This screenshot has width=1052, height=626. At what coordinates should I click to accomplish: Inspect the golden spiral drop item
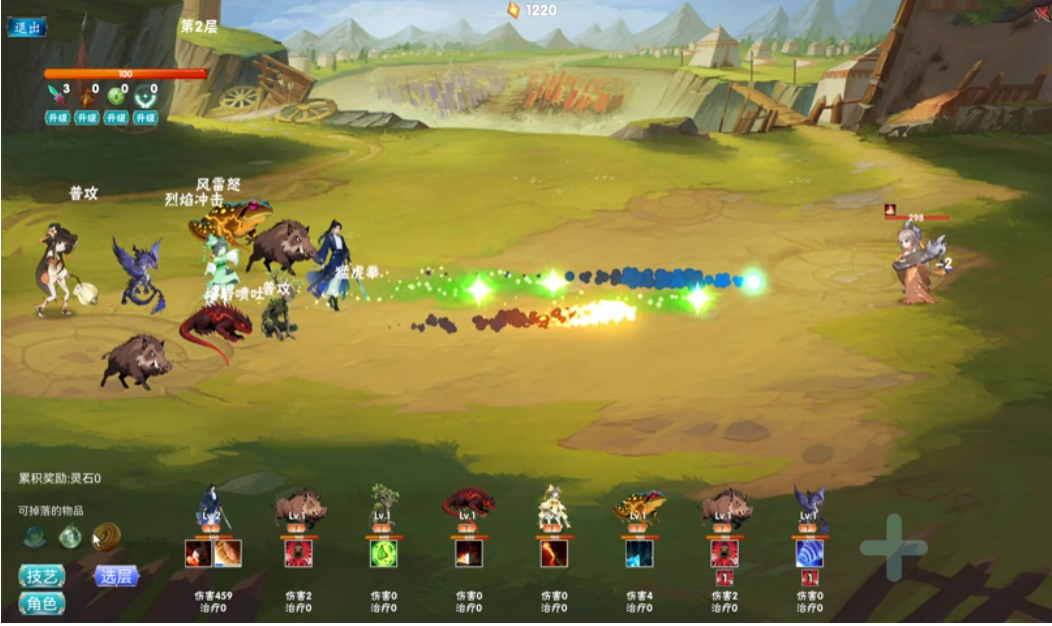click(106, 537)
